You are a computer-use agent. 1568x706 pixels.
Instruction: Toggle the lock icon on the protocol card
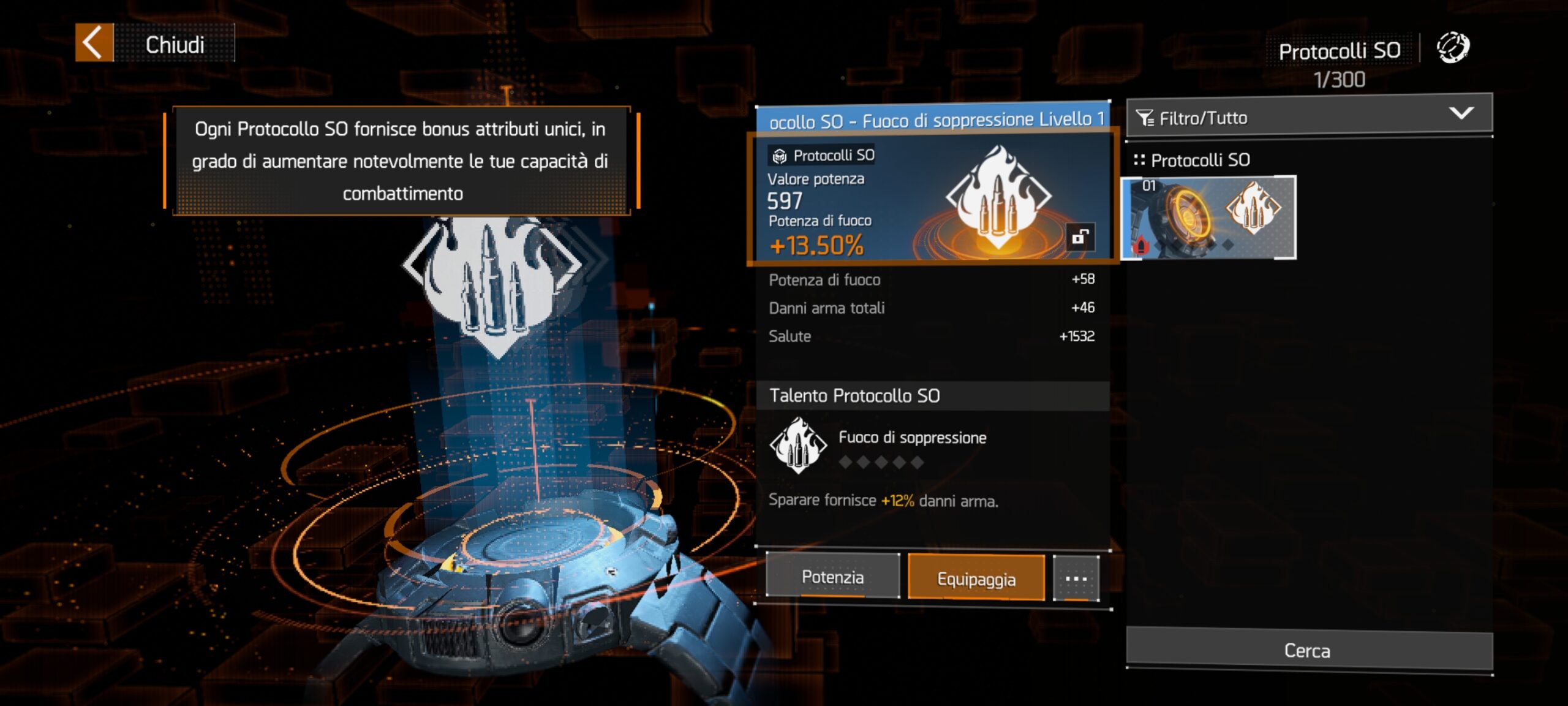pos(1079,237)
